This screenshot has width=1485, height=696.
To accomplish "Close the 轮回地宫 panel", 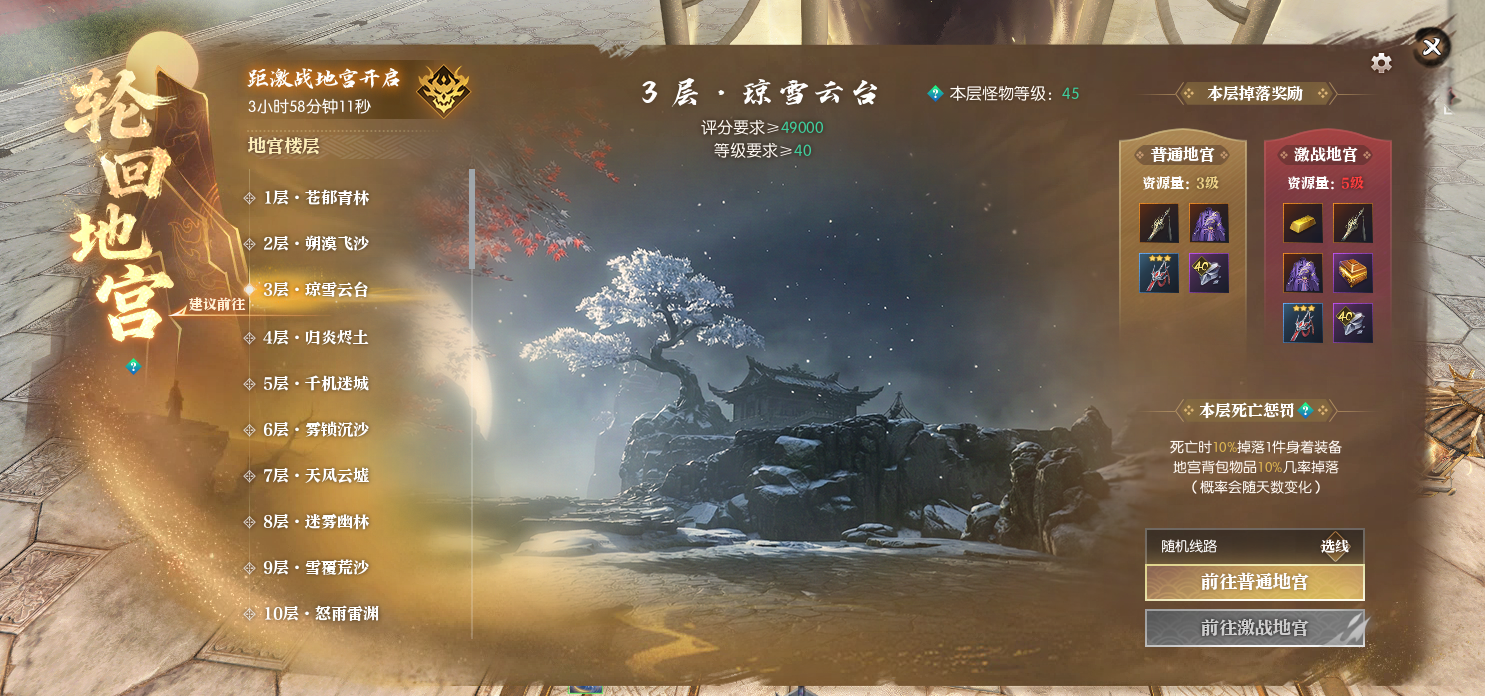I will [1432, 47].
